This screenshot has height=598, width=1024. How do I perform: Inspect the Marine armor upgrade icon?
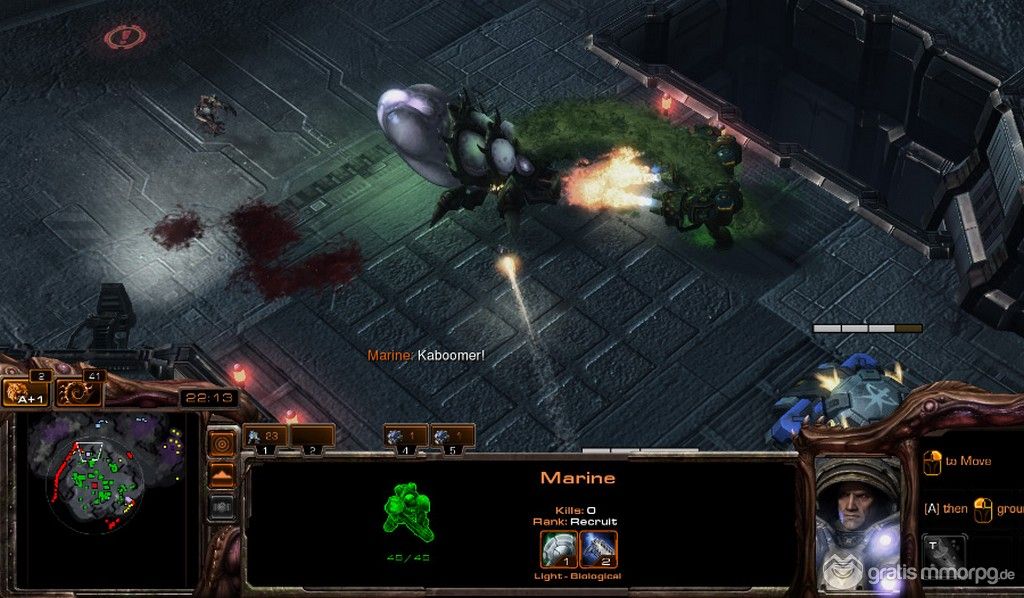558,549
